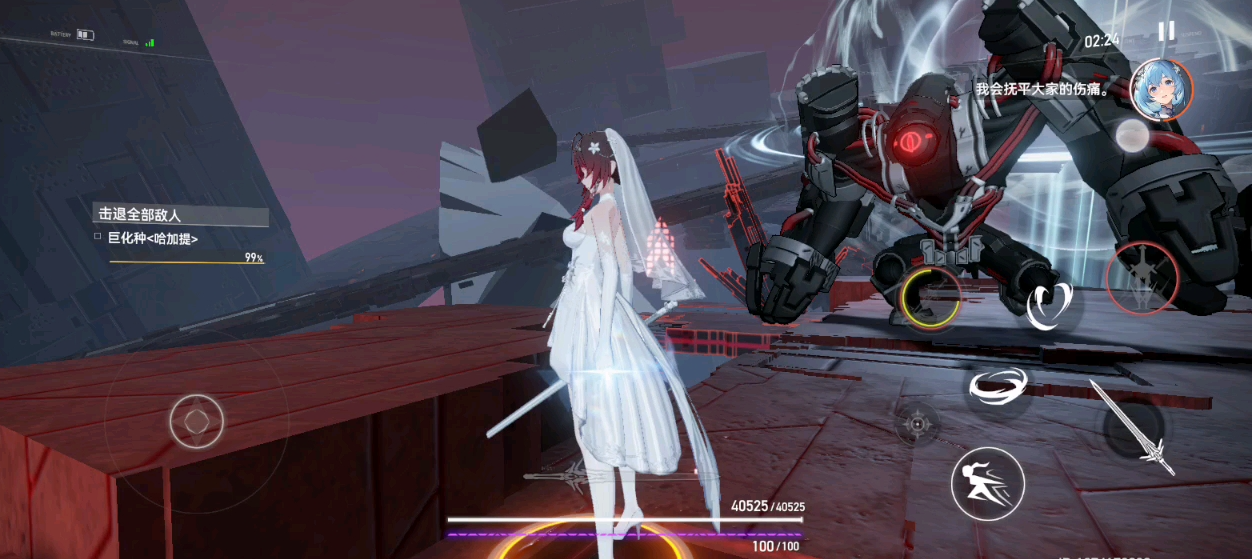Viewport: 1252px width, 559px height.
Task: Open the 击退全部敌人 objective tracker
Action: (x=181, y=215)
